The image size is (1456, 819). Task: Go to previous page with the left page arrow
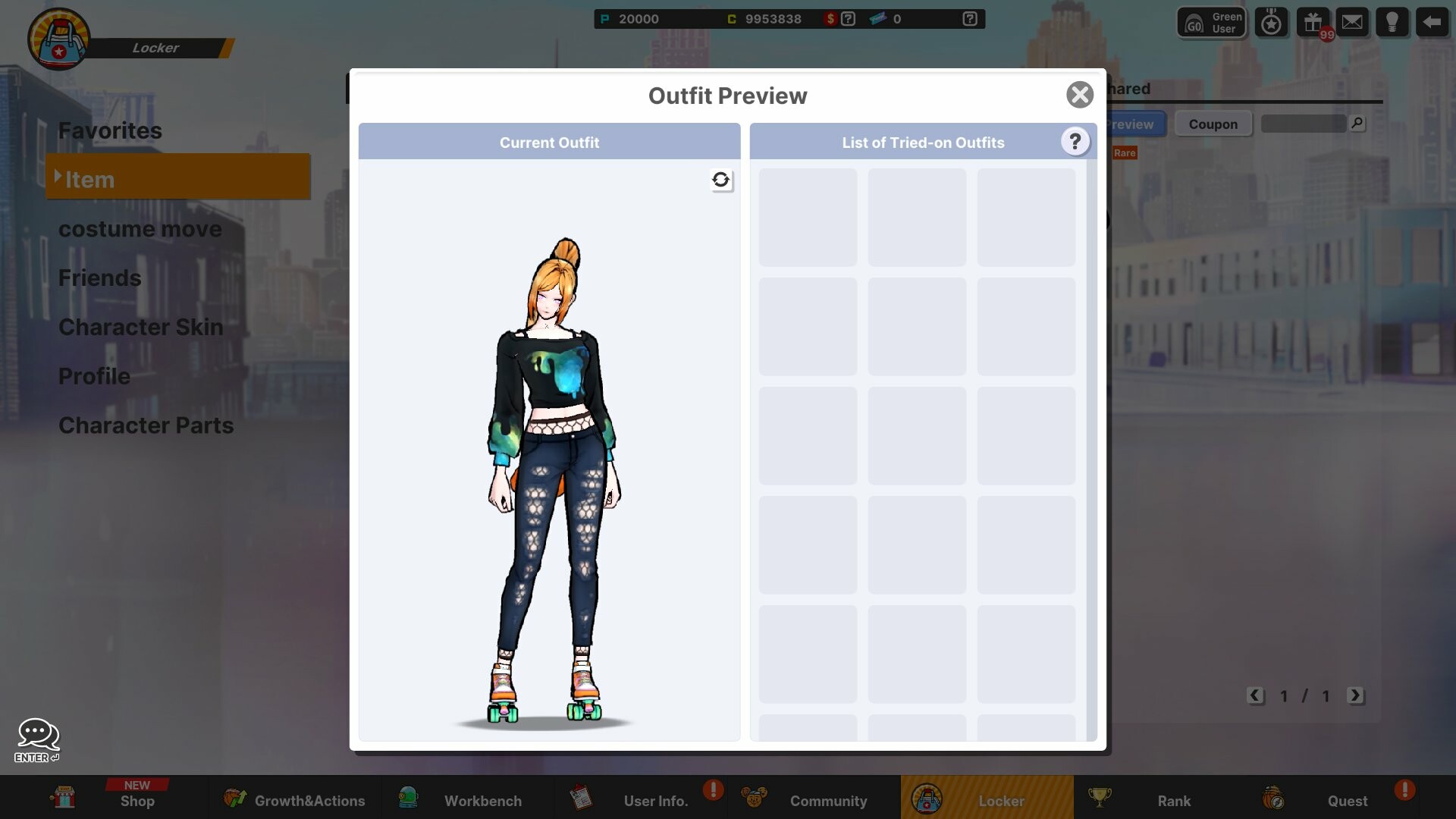coord(1257,695)
